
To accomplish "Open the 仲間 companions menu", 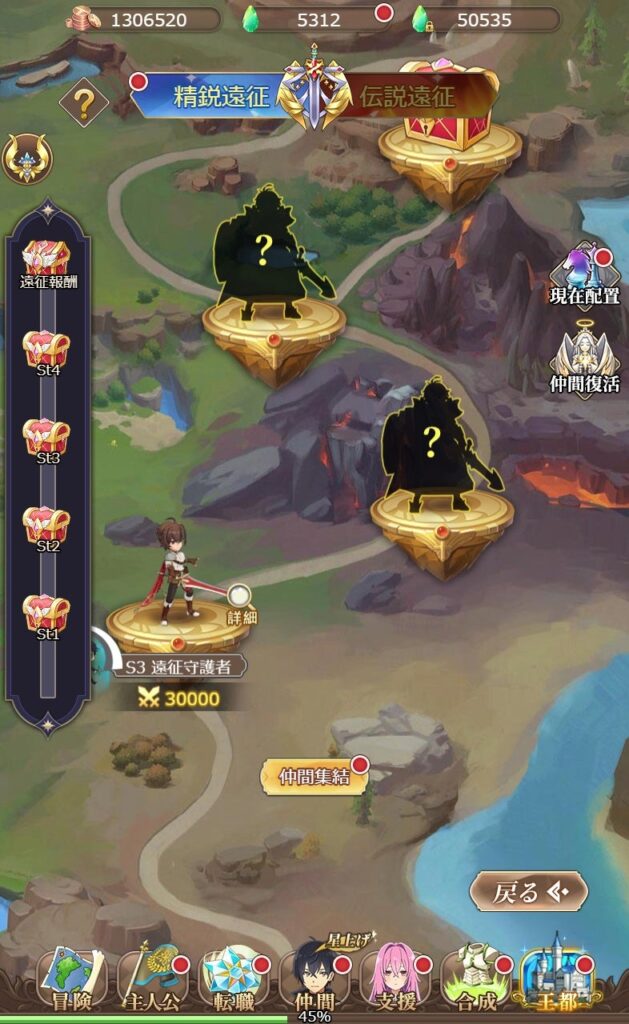I will pos(314,979).
